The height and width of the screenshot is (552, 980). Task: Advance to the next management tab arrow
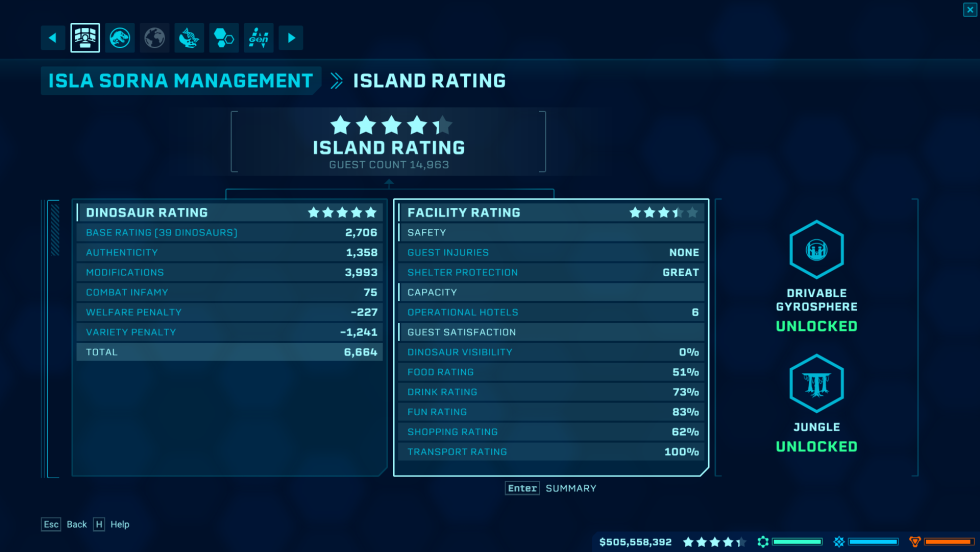[291, 38]
